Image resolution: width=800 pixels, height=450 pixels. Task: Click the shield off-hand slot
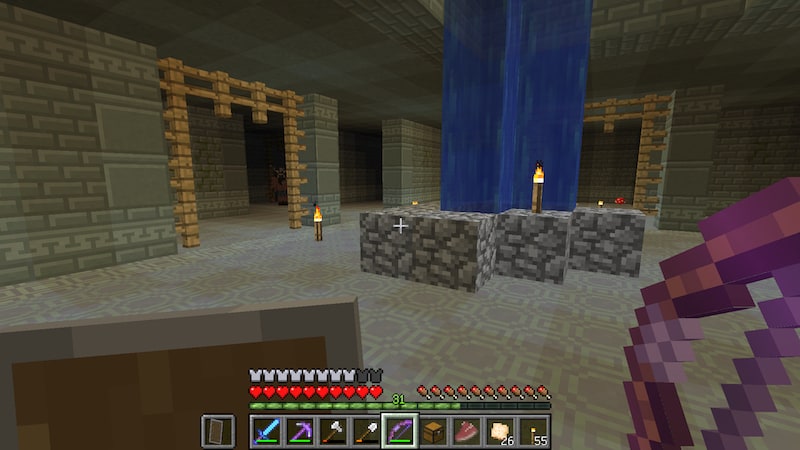pyautogui.click(x=218, y=431)
